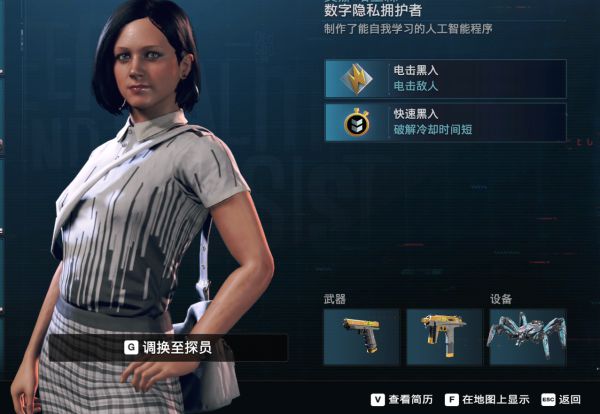Swap to this operative with 调换至探员
Screen dimensions: 600x414
point(168,348)
